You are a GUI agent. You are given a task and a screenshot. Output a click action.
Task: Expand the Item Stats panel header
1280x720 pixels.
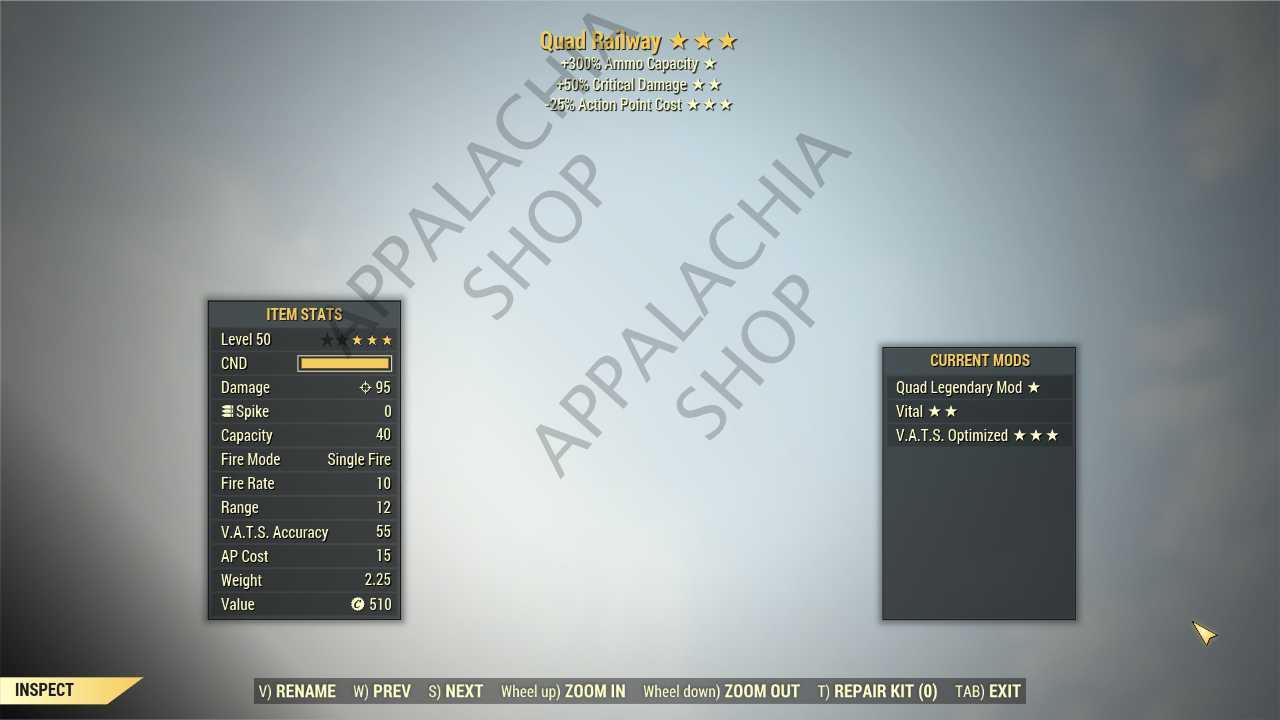pos(304,314)
